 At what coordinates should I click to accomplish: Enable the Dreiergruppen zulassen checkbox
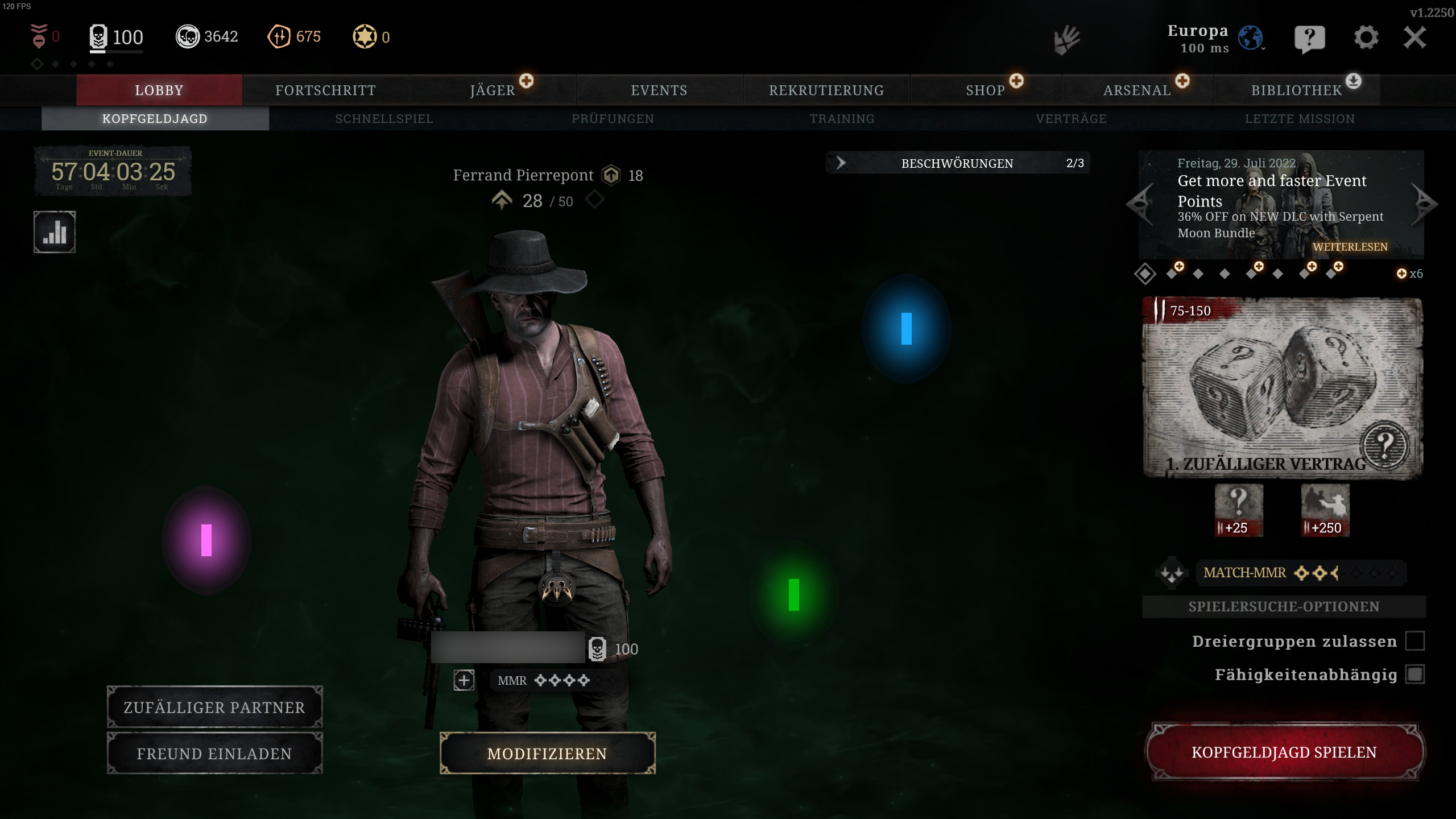[1416, 641]
